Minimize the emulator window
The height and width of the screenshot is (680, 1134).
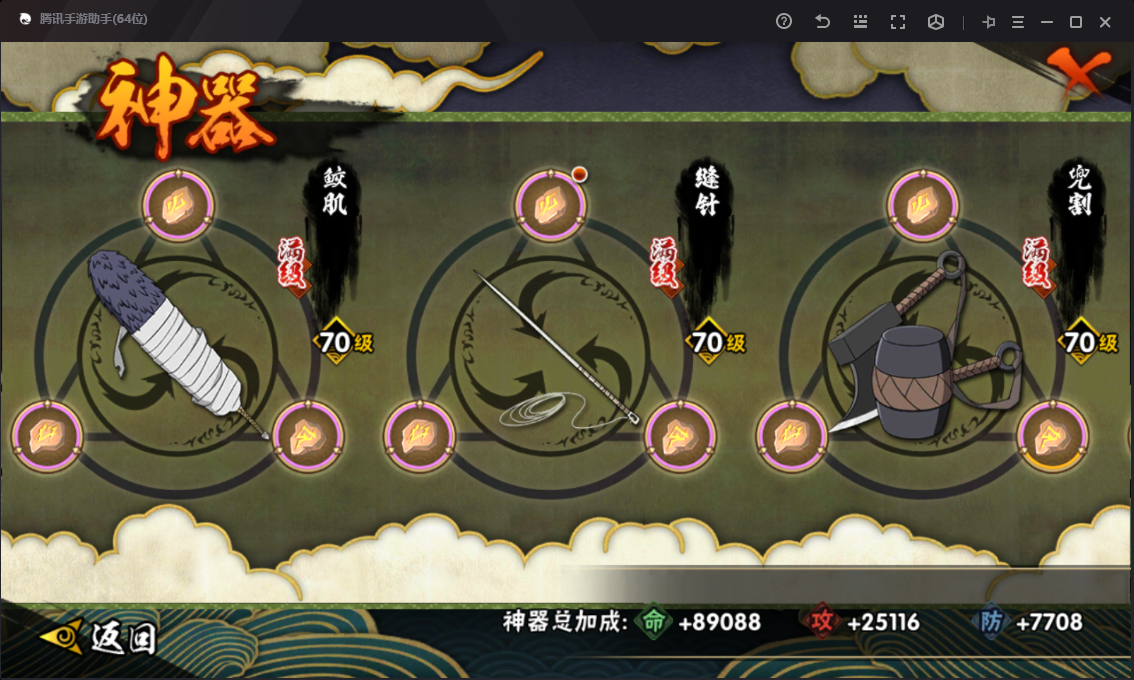(x=1047, y=22)
